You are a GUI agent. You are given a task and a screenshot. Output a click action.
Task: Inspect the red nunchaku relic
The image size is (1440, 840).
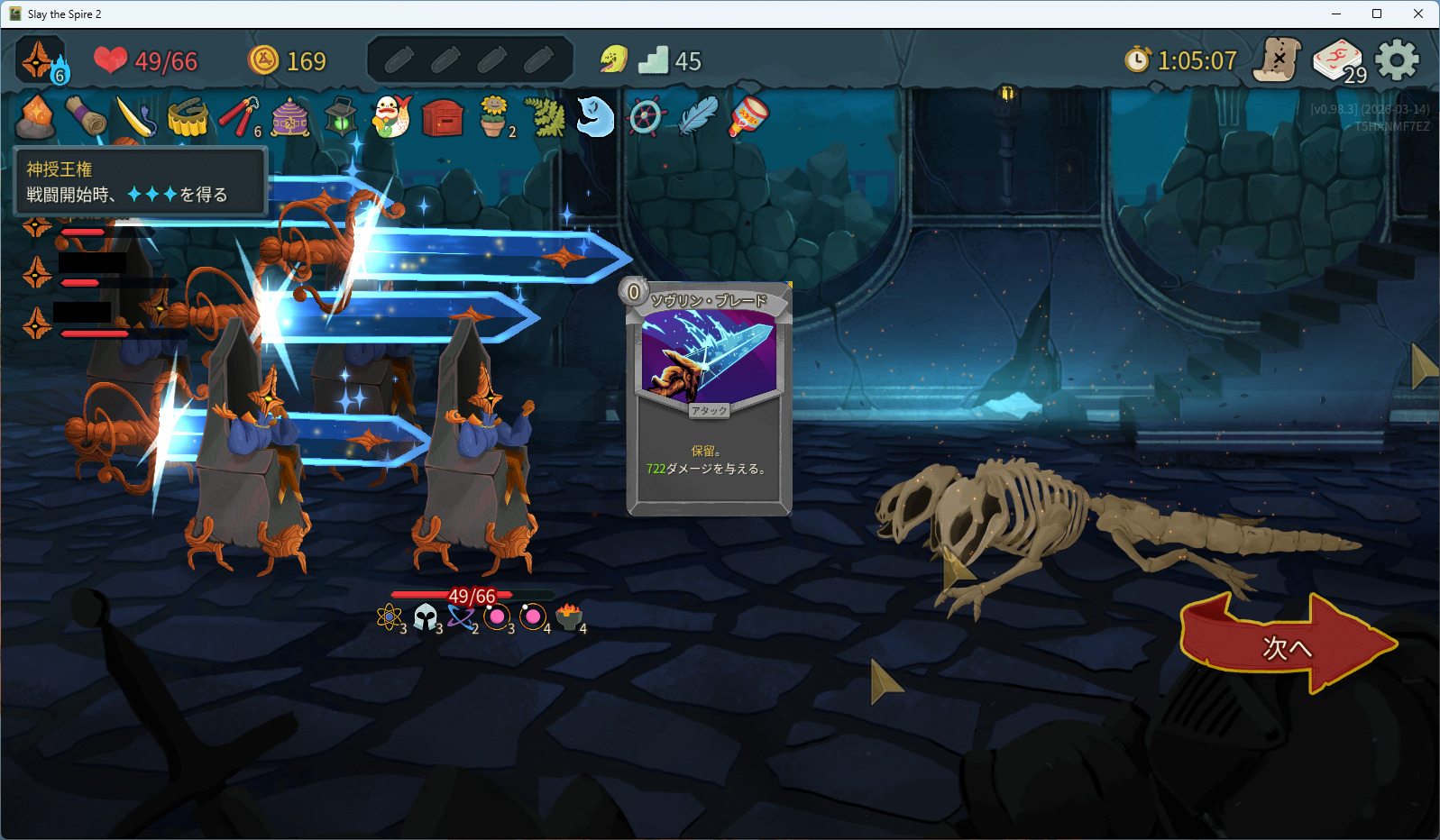[x=238, y=117]
